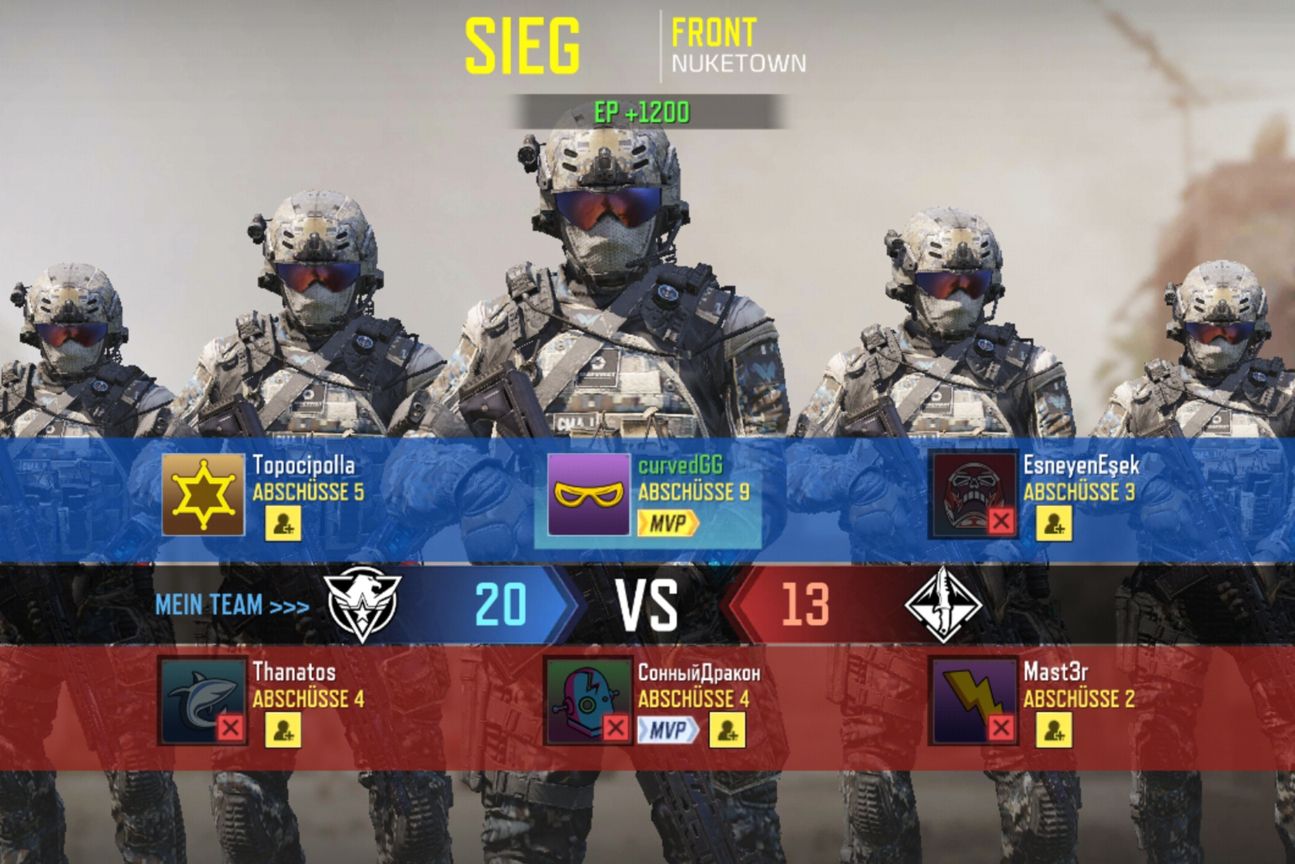
Task: Add СонныйДракон as a friend
Action: 727,730
